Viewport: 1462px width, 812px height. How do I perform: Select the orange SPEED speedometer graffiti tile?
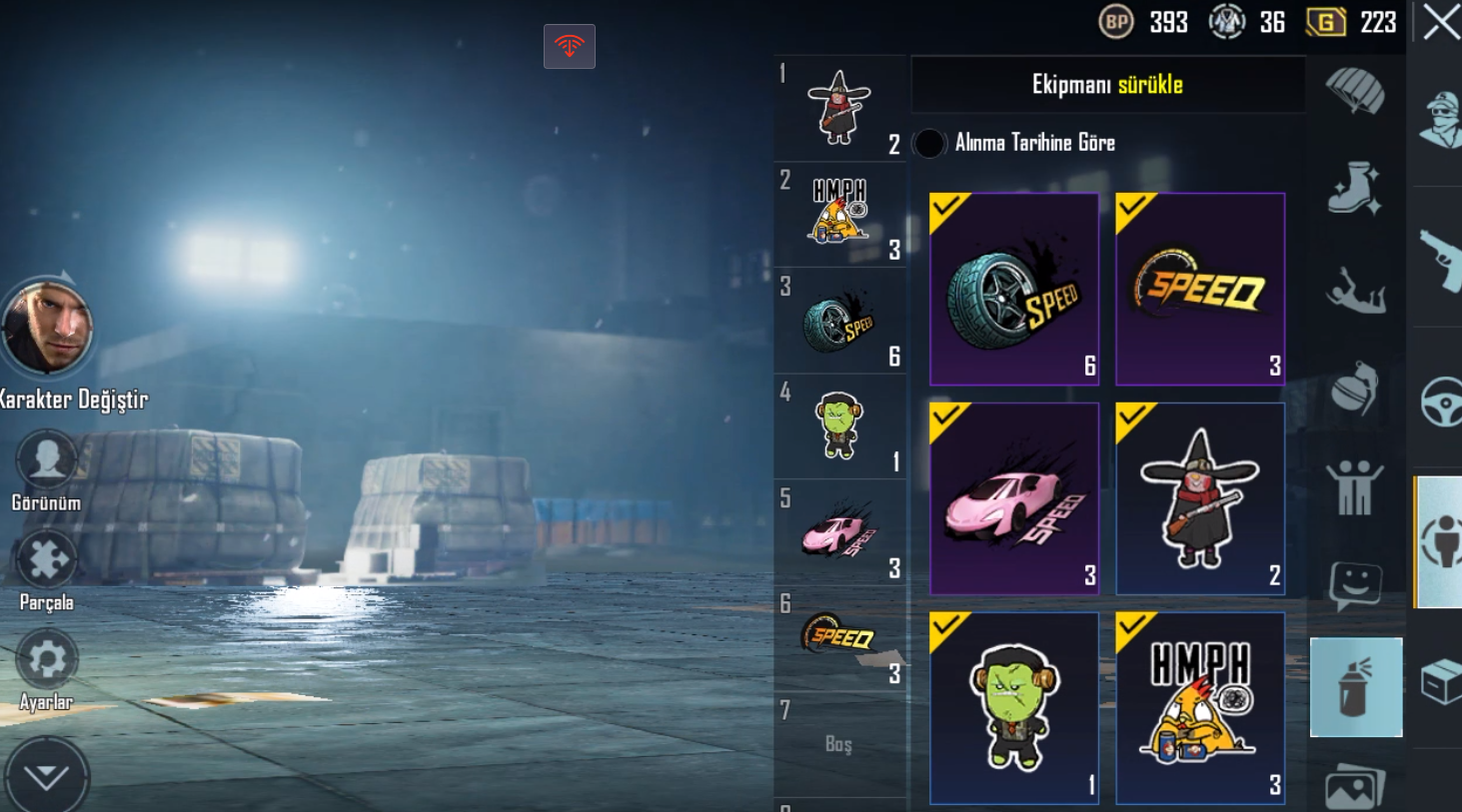[x=1199, y=290]
